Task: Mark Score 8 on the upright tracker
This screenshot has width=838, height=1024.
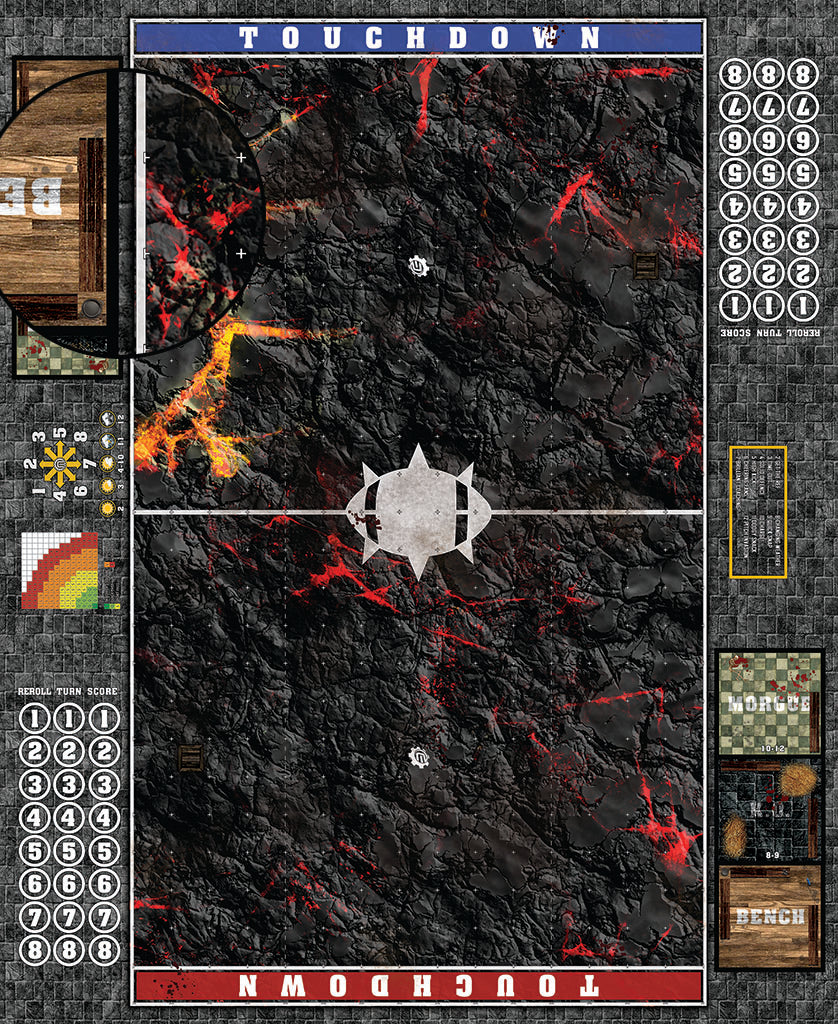Action: click(x=103, y=949)
